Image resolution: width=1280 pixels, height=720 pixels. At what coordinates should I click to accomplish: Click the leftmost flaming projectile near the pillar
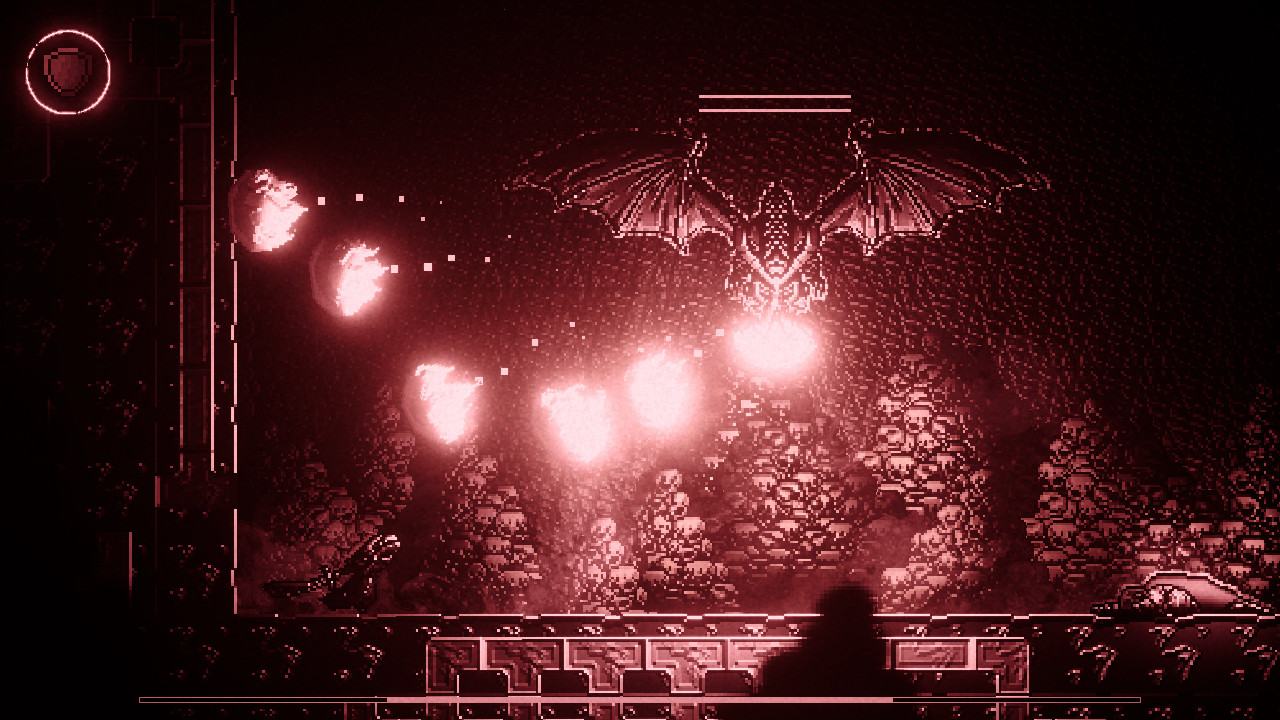(272, 210)
